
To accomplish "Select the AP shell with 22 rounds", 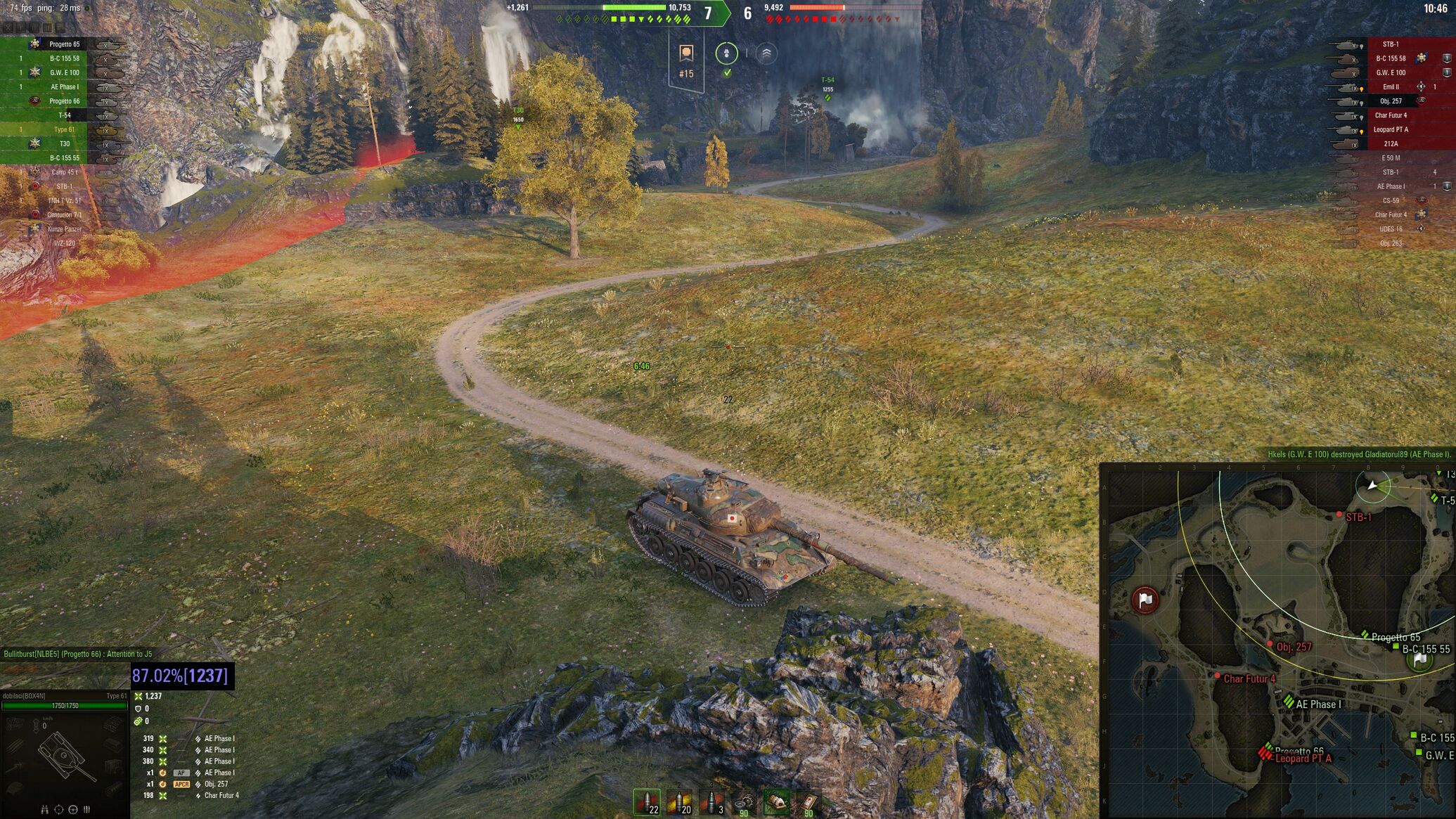I will tap(647, 802).
